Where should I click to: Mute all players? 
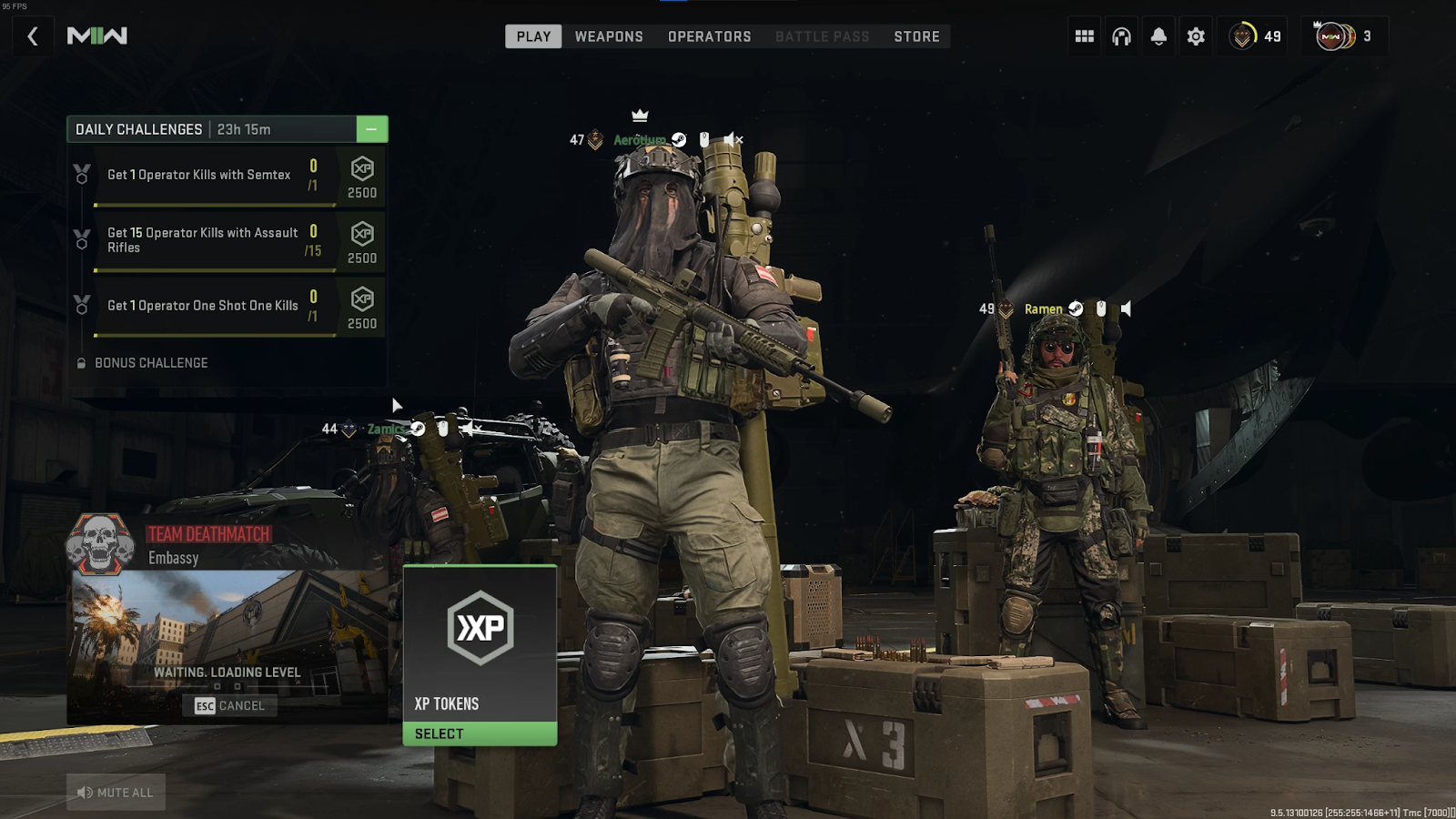point(116,793)
